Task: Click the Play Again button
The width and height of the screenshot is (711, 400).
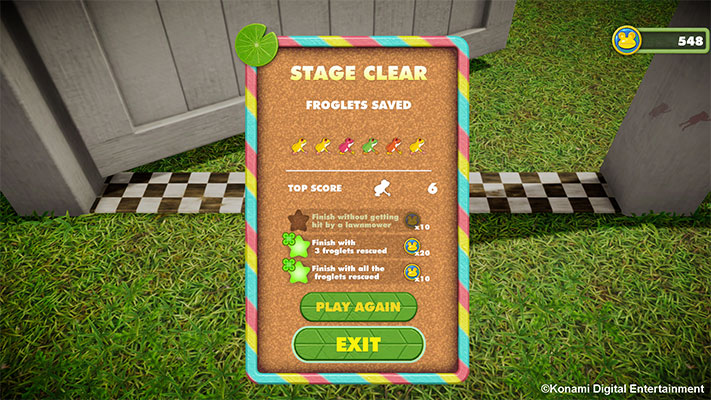Action: point(358,306)
